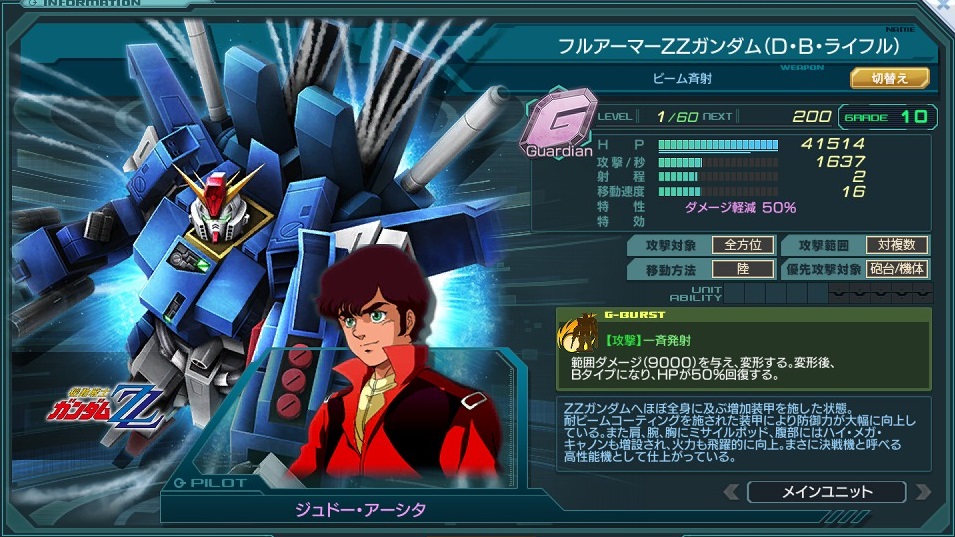The height and width of the screenshot is (537, 955).
Task: Click the 切替え weapon switch button
Action: pos(889,78)
